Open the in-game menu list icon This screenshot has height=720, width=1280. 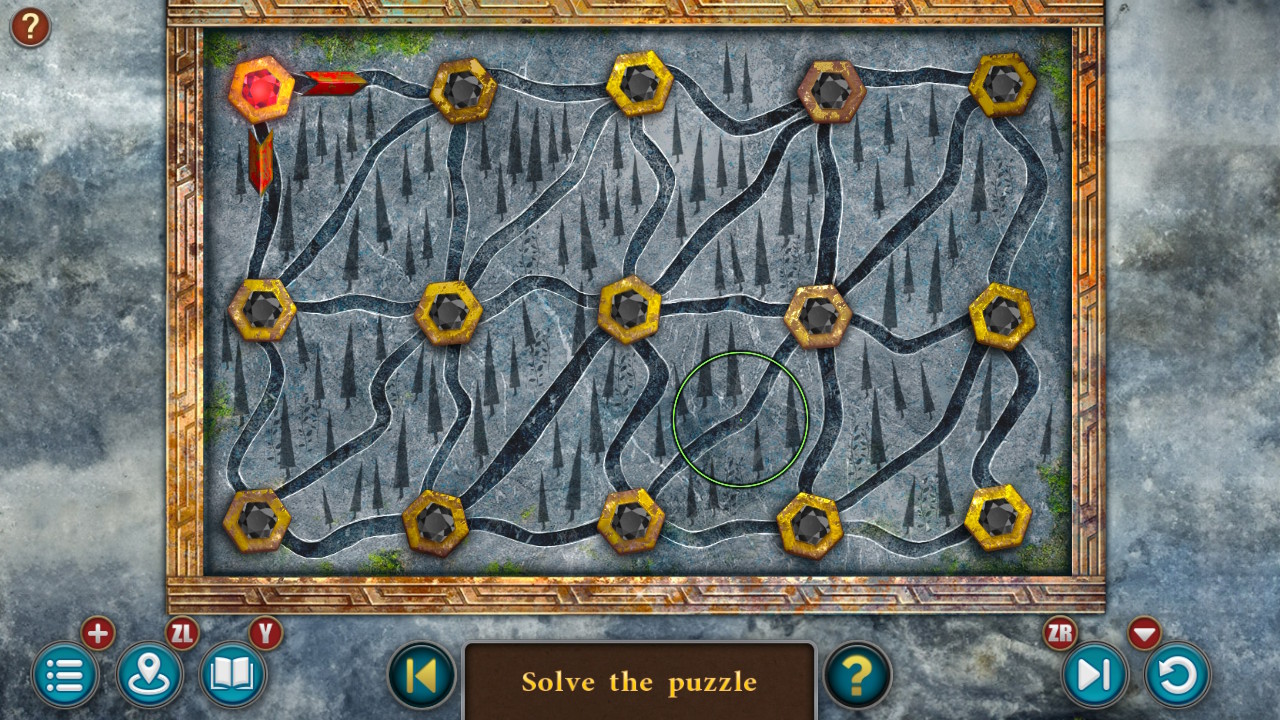pyautogui.click(x=66, y=675)
